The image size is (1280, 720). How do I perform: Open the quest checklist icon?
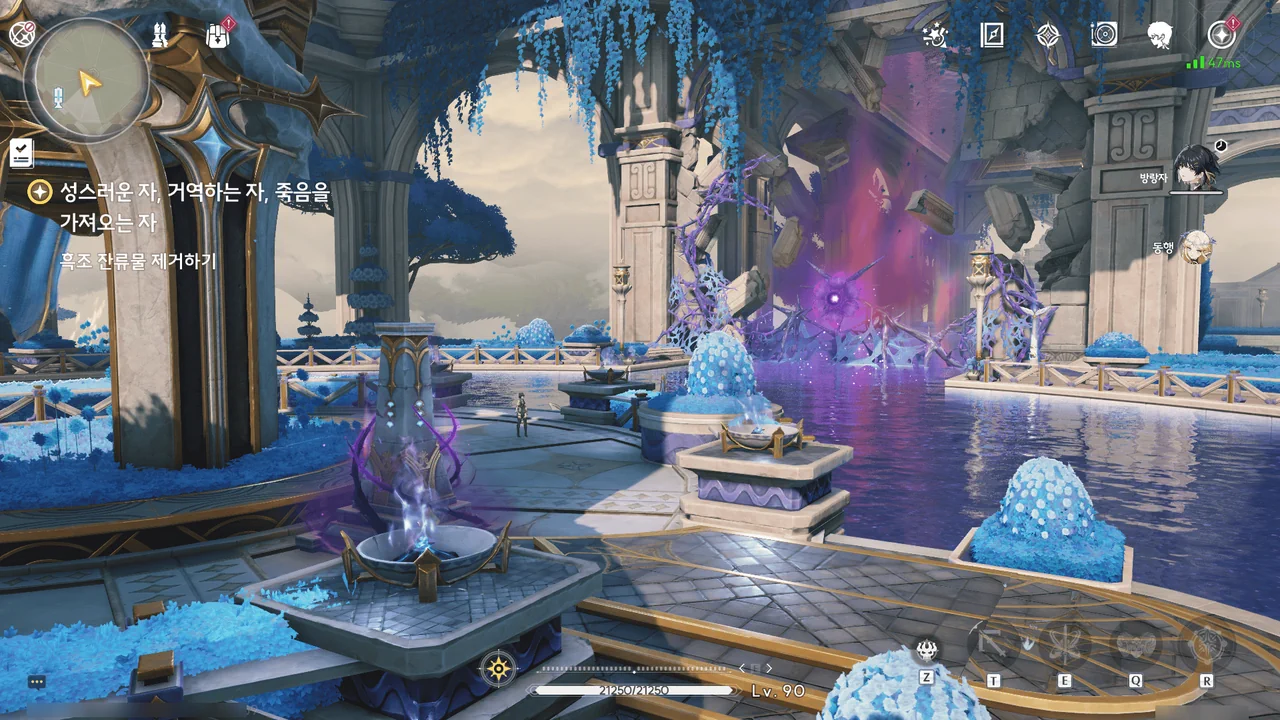tap(22, 152)
